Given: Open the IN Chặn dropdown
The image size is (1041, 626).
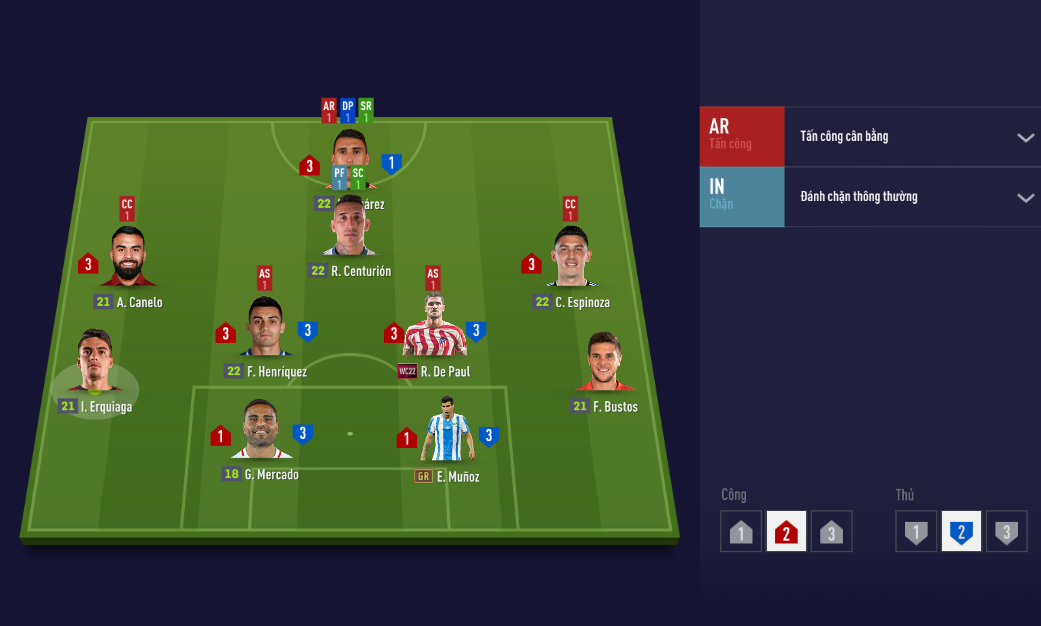Looking at the screenshot, I should 1025,197.
